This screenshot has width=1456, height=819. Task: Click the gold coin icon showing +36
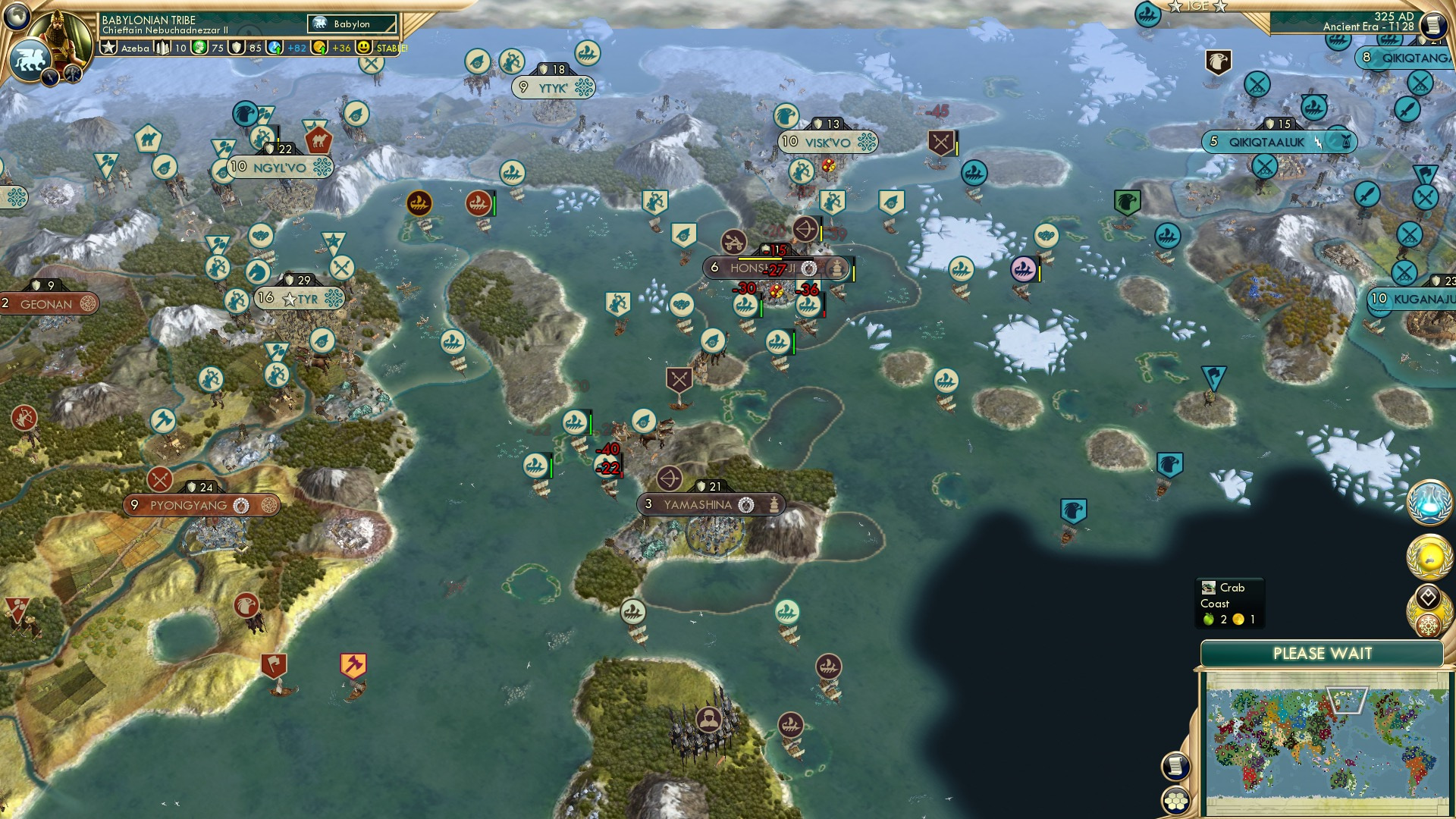(318, 48)
